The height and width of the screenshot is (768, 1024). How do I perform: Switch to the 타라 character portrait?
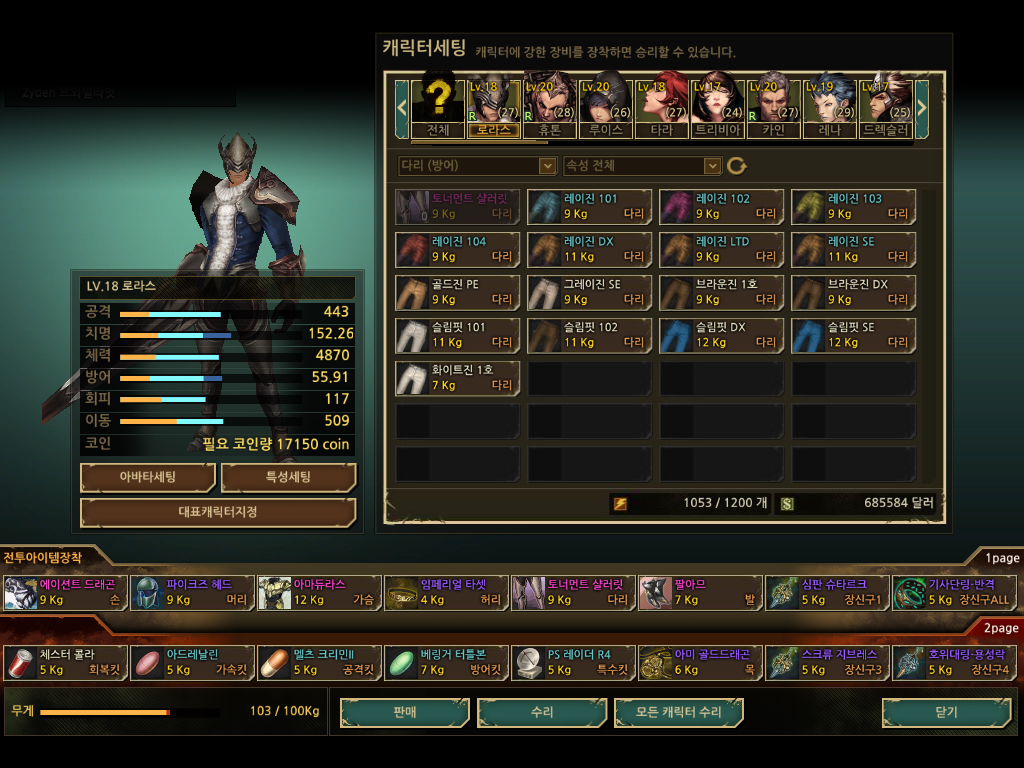click(x=661, y=106)
